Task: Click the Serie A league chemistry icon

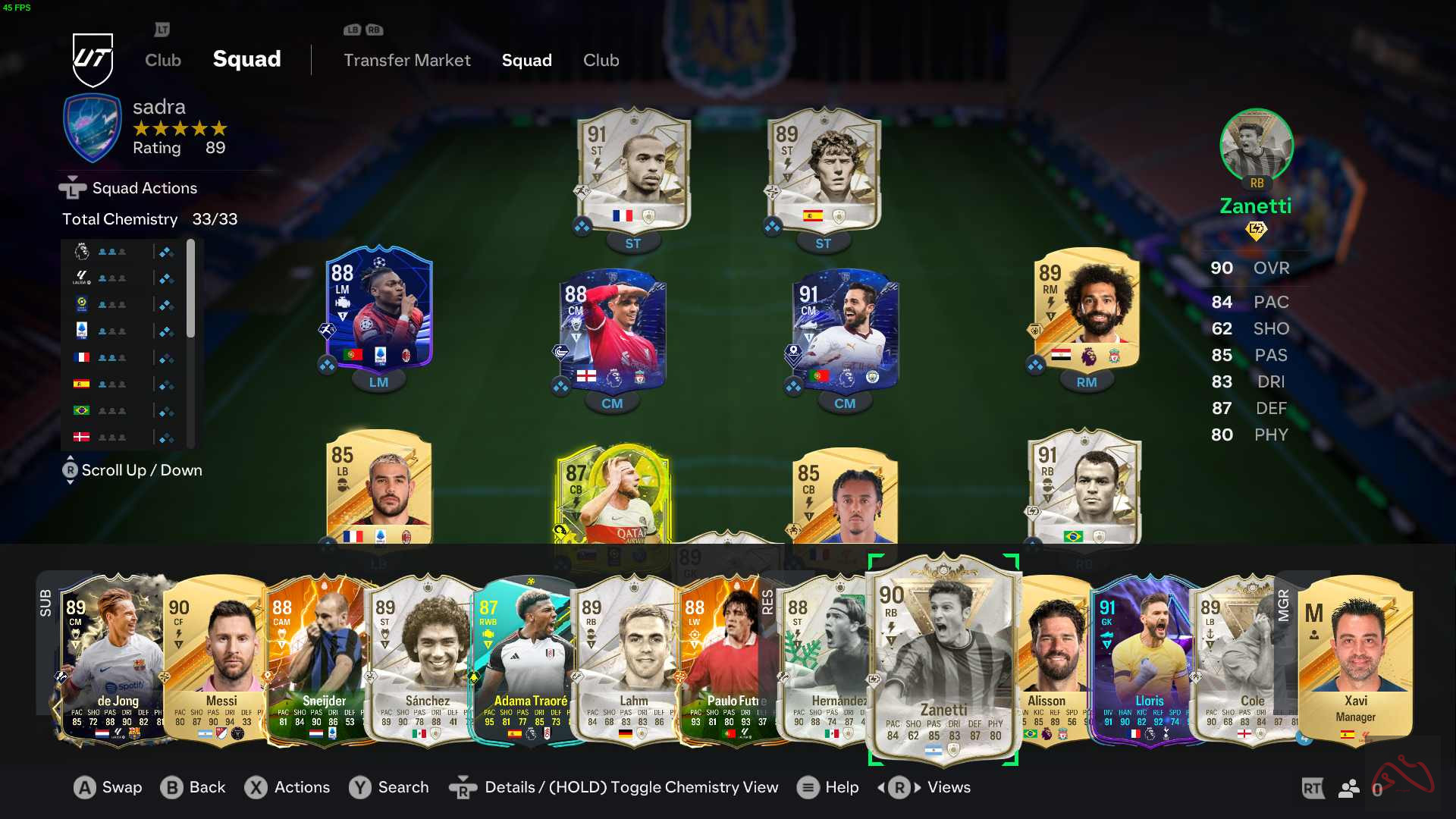Action: pos(81,330)
